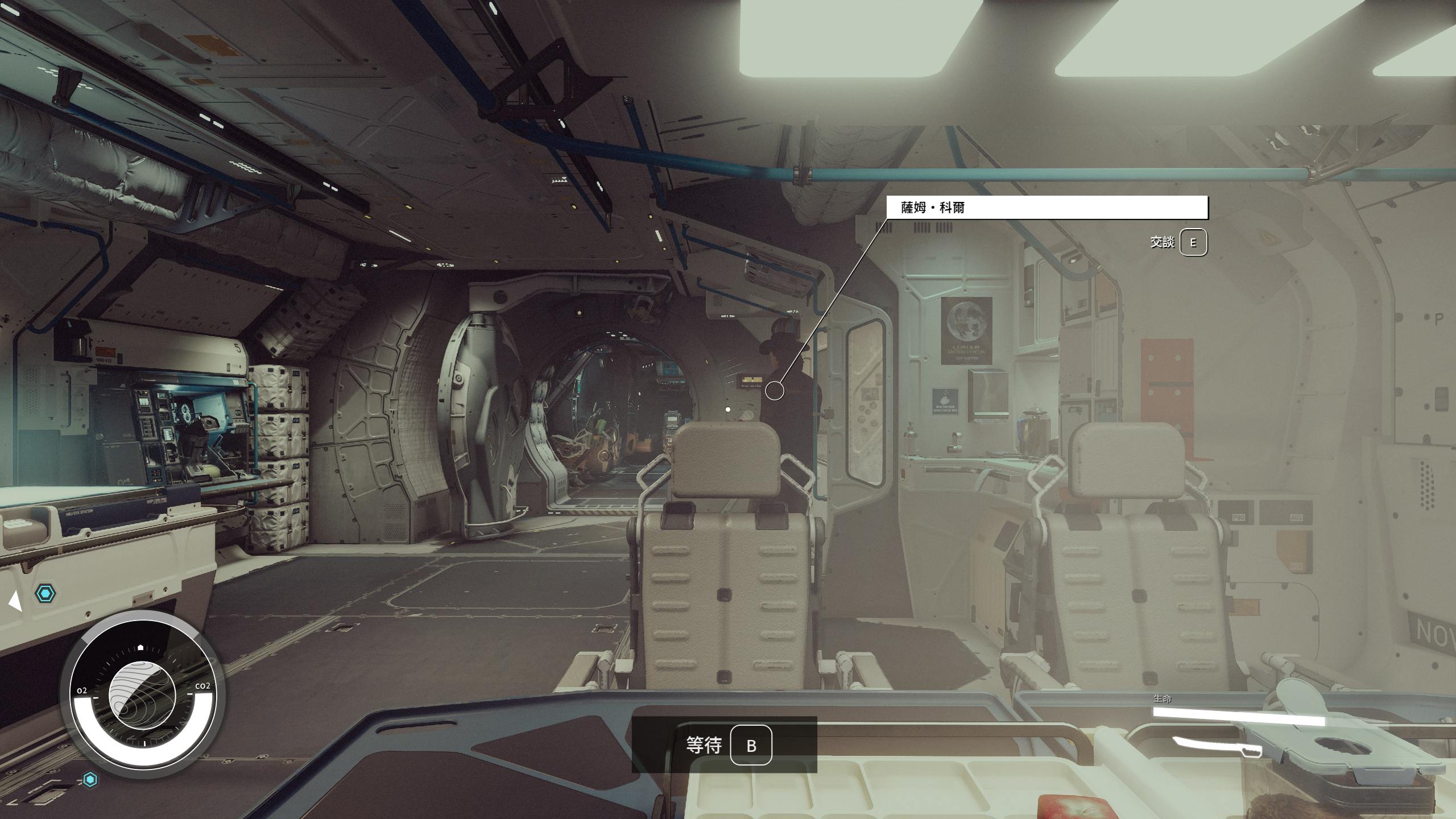Click the blue hexagon marker below the compass gauge

90,779
